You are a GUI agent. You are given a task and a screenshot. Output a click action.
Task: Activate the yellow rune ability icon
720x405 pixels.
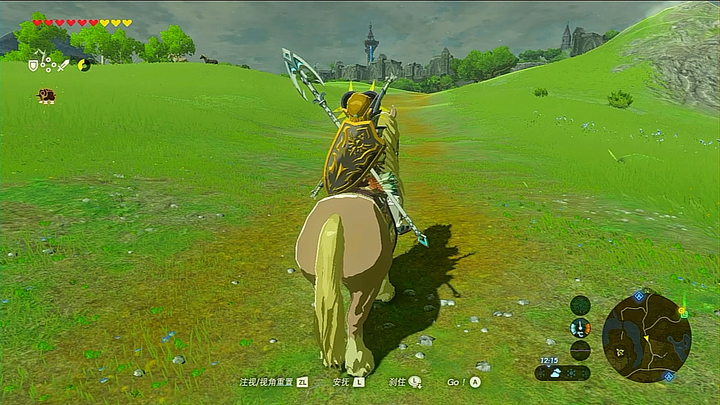(x=84, y=65)
